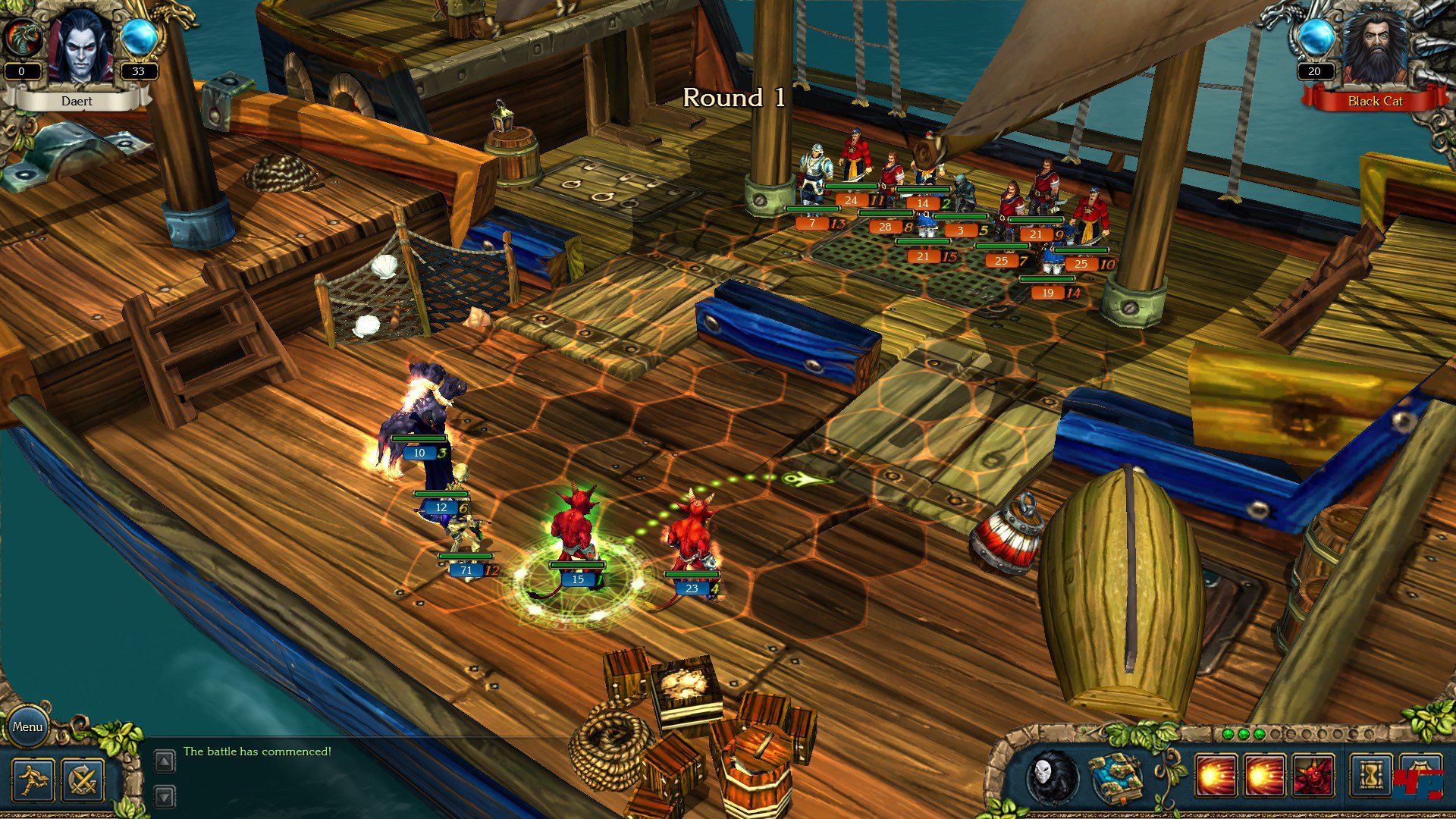Toggle the crossed swords auto-combat button

pyautogui.click(x=82, y=780)
